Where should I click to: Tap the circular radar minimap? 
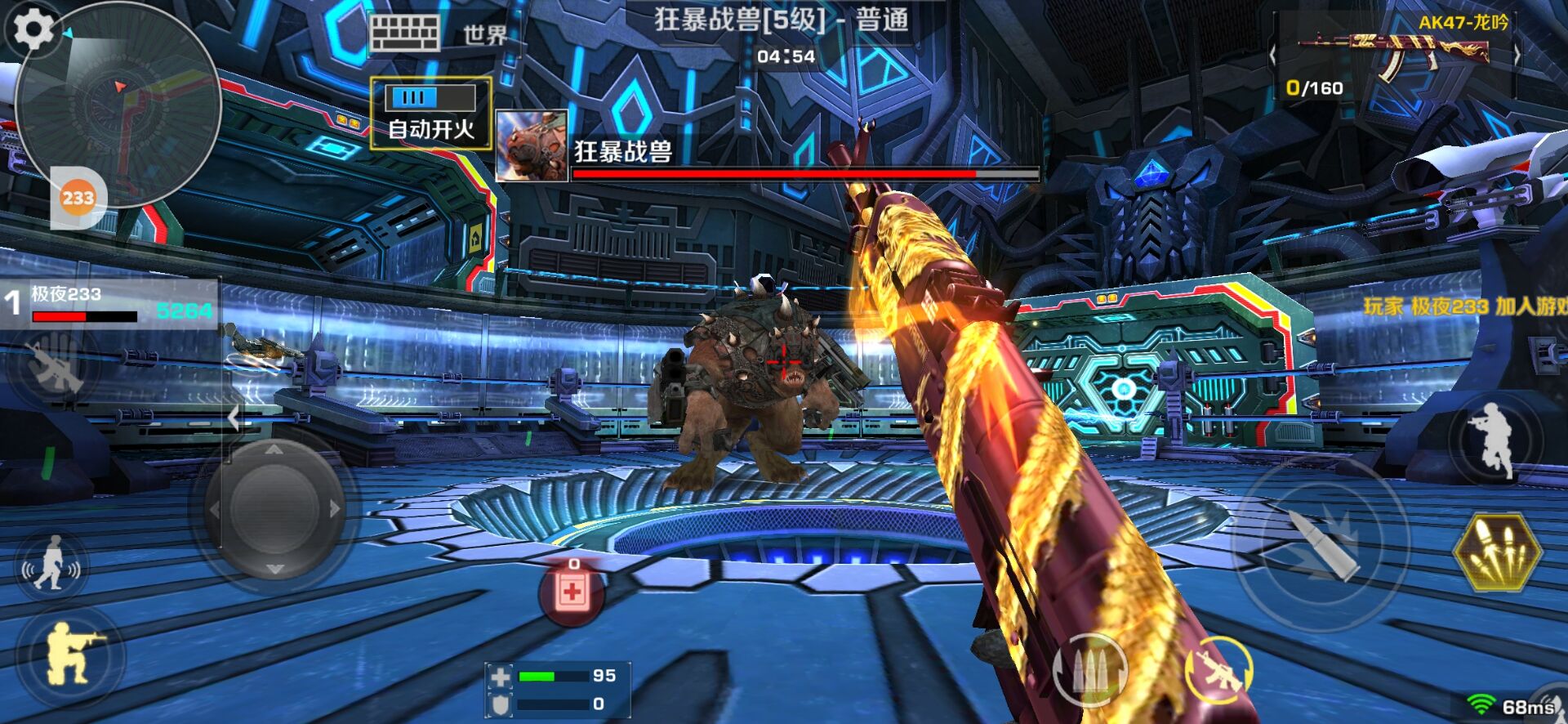(119, 106)
